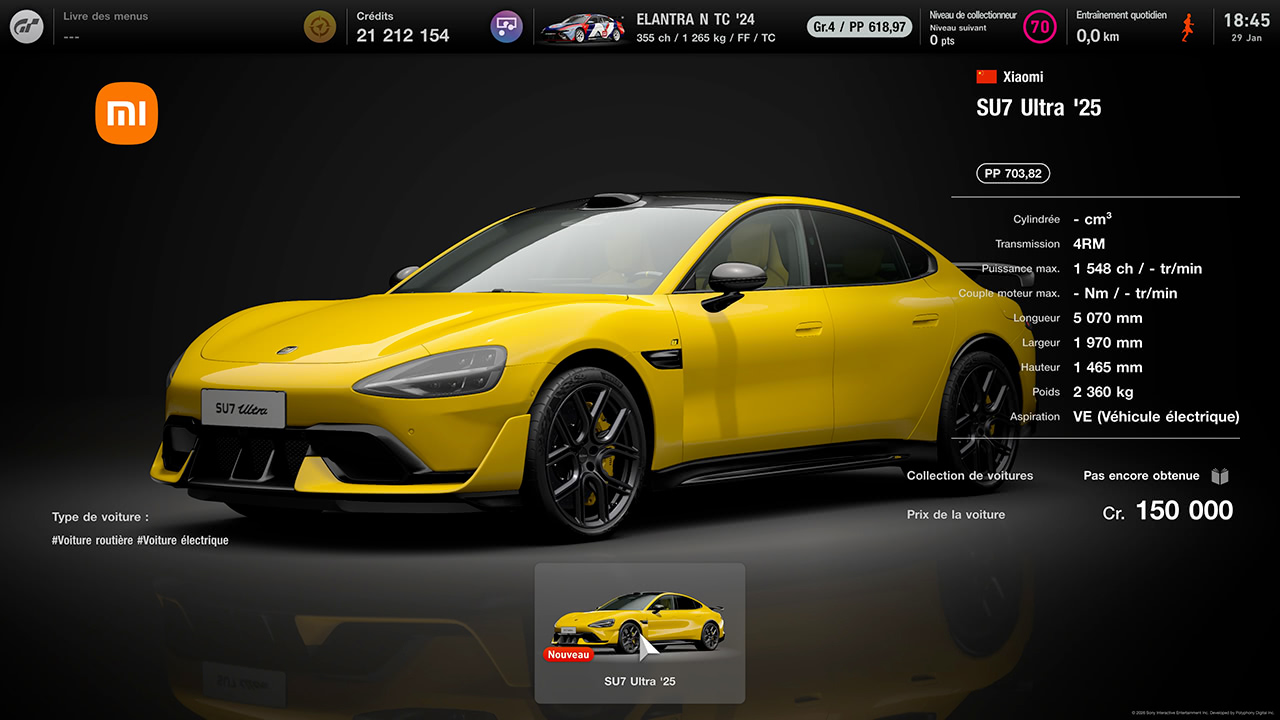The width and height of the screenshot is (1280, 720).
Task: Click the Xiaomi brand logo
Action: tap(127, 114)
